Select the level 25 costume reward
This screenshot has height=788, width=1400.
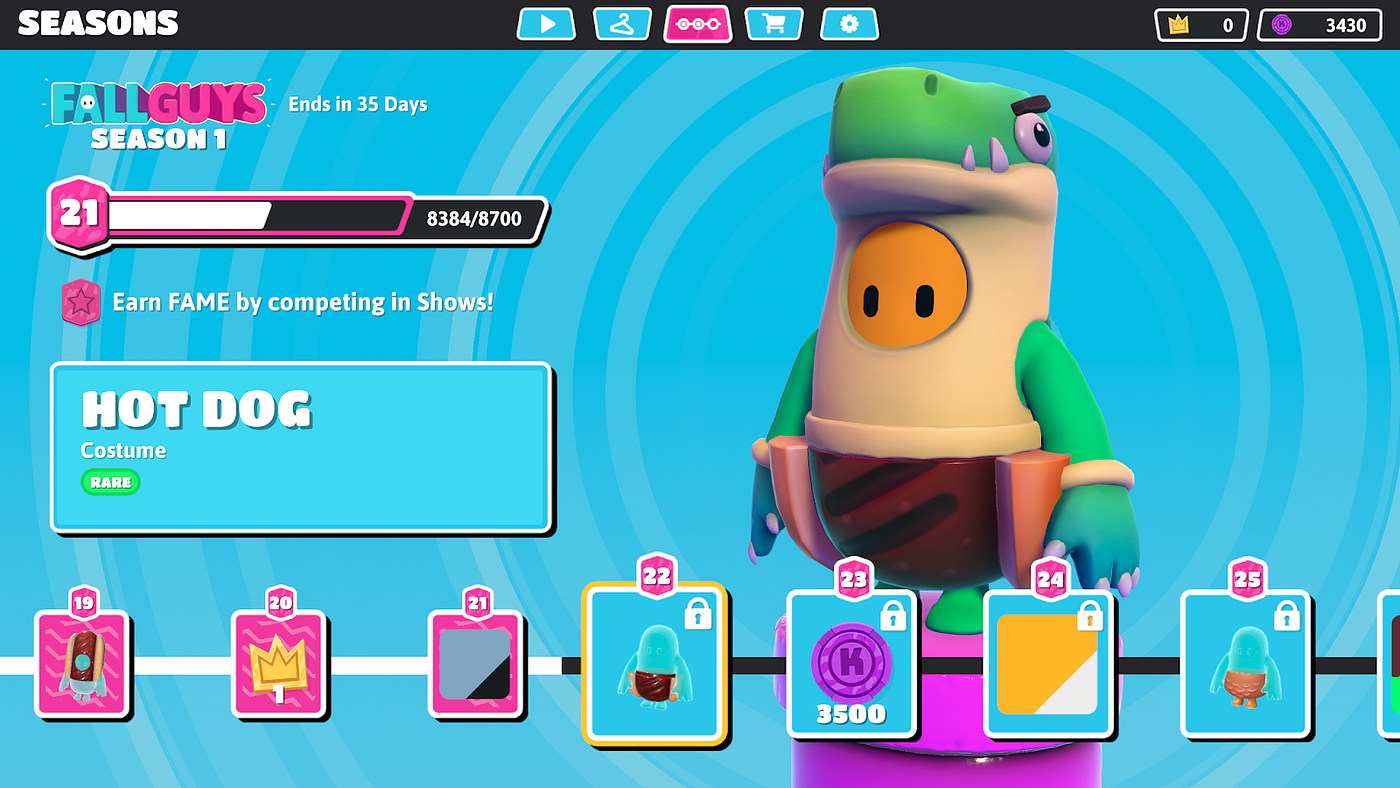pyautogui.click(x=1246, y=663)
